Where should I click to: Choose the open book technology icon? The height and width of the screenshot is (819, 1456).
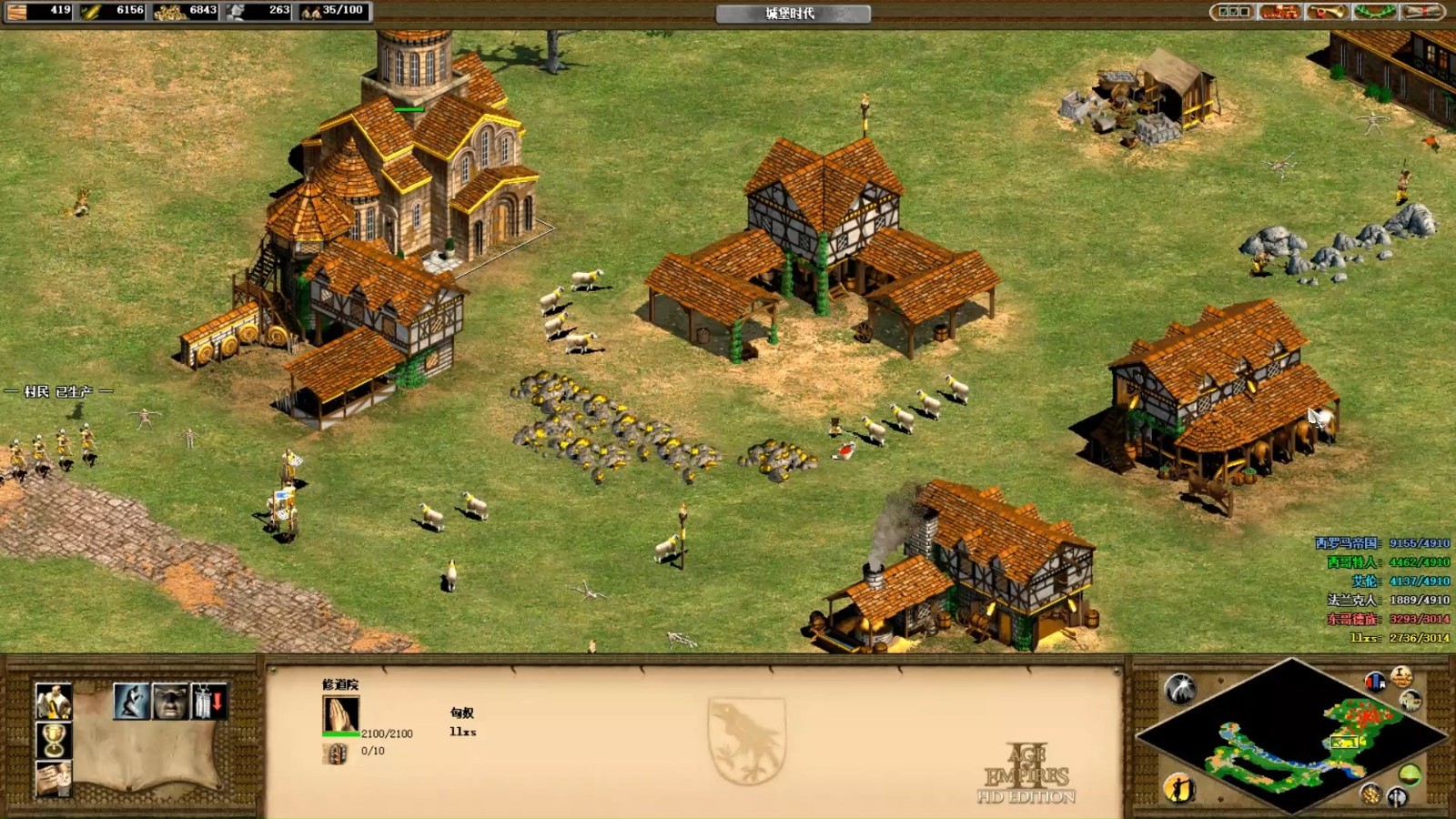(53, 779)
